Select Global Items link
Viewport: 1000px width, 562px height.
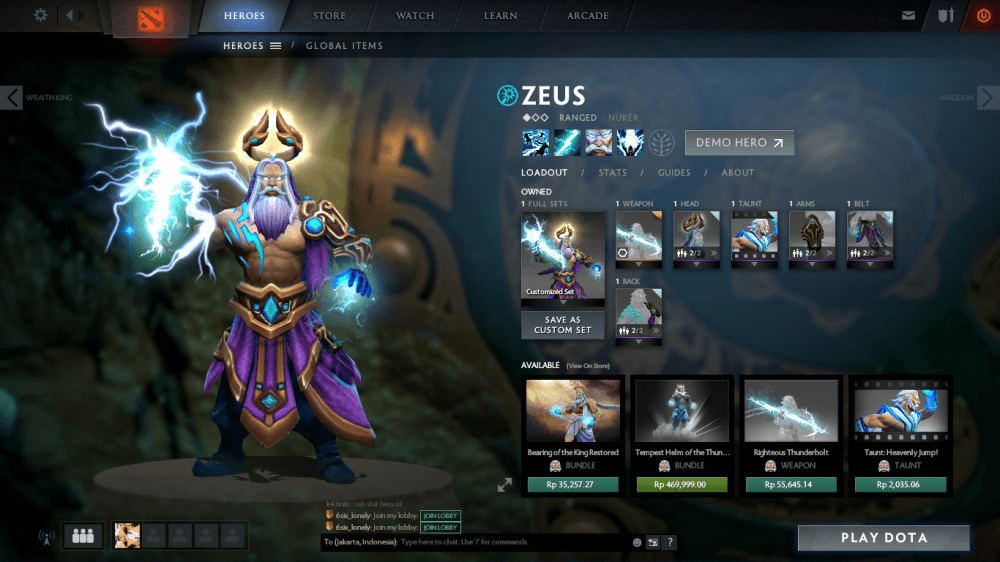pyautogui.click(x=344, y=46)
